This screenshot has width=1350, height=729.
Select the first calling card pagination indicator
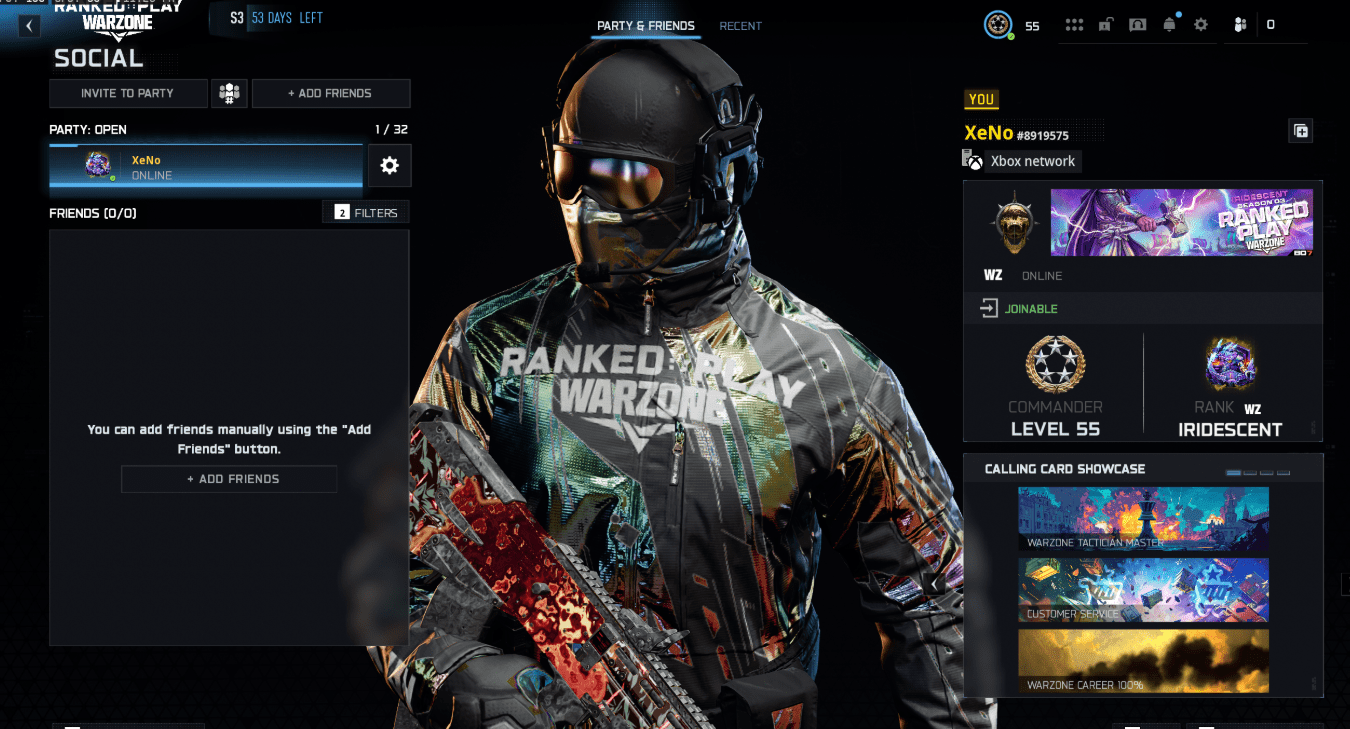point(1232,472)
